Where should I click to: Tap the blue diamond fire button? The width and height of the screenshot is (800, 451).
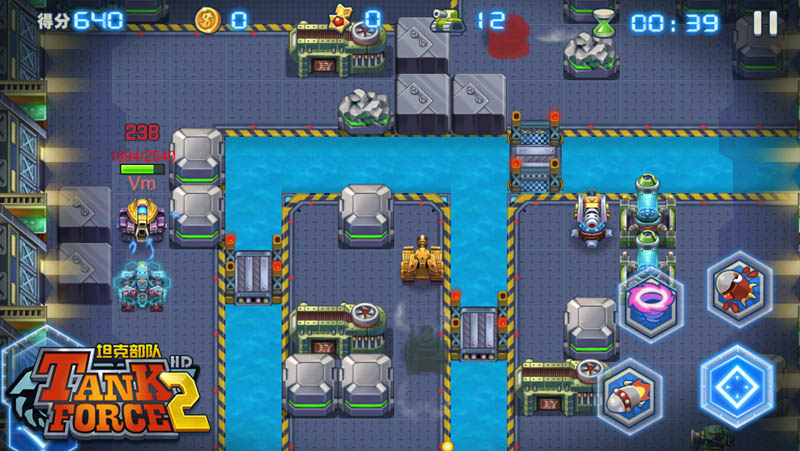click(737, 384)
